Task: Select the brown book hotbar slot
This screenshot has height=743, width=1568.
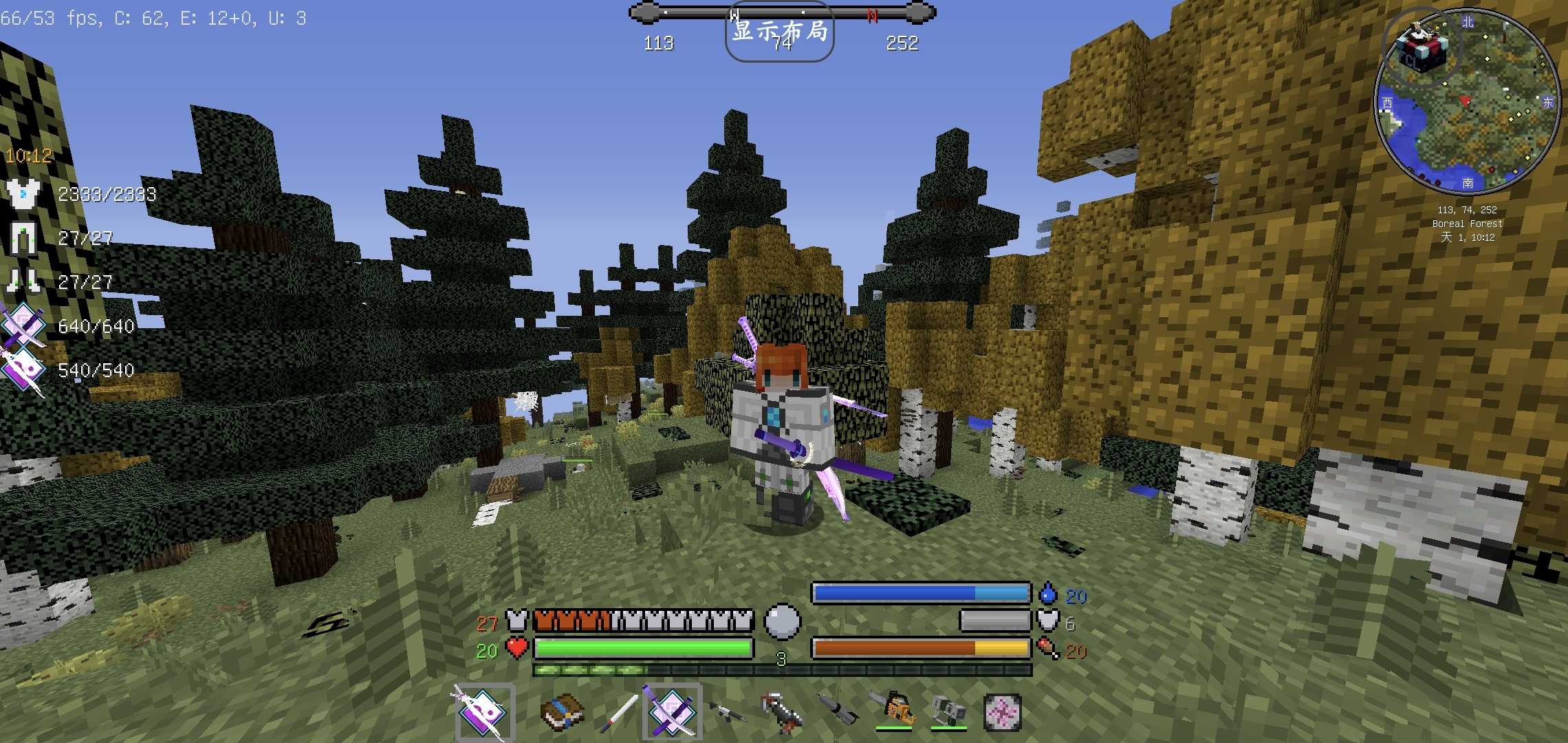Action: (x=562, y=712)
